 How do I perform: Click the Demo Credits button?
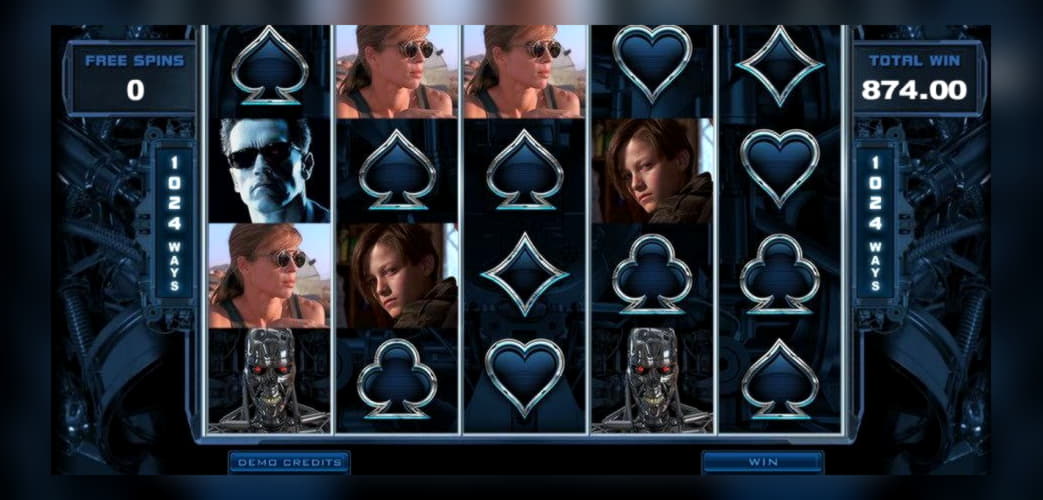coord(289,462)
